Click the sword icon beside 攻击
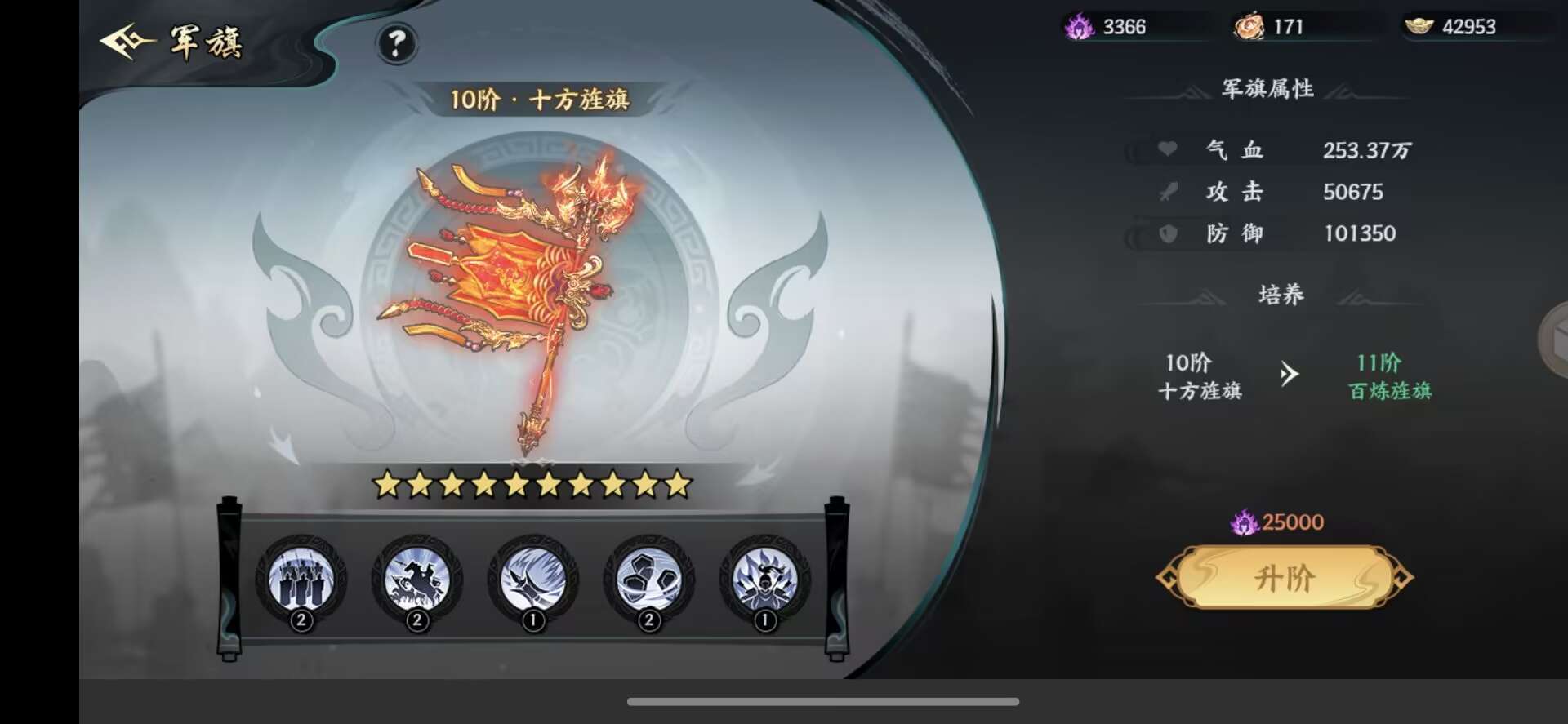The height and width of the screenshot is (724, 1568). click(x=1167, y=192)
